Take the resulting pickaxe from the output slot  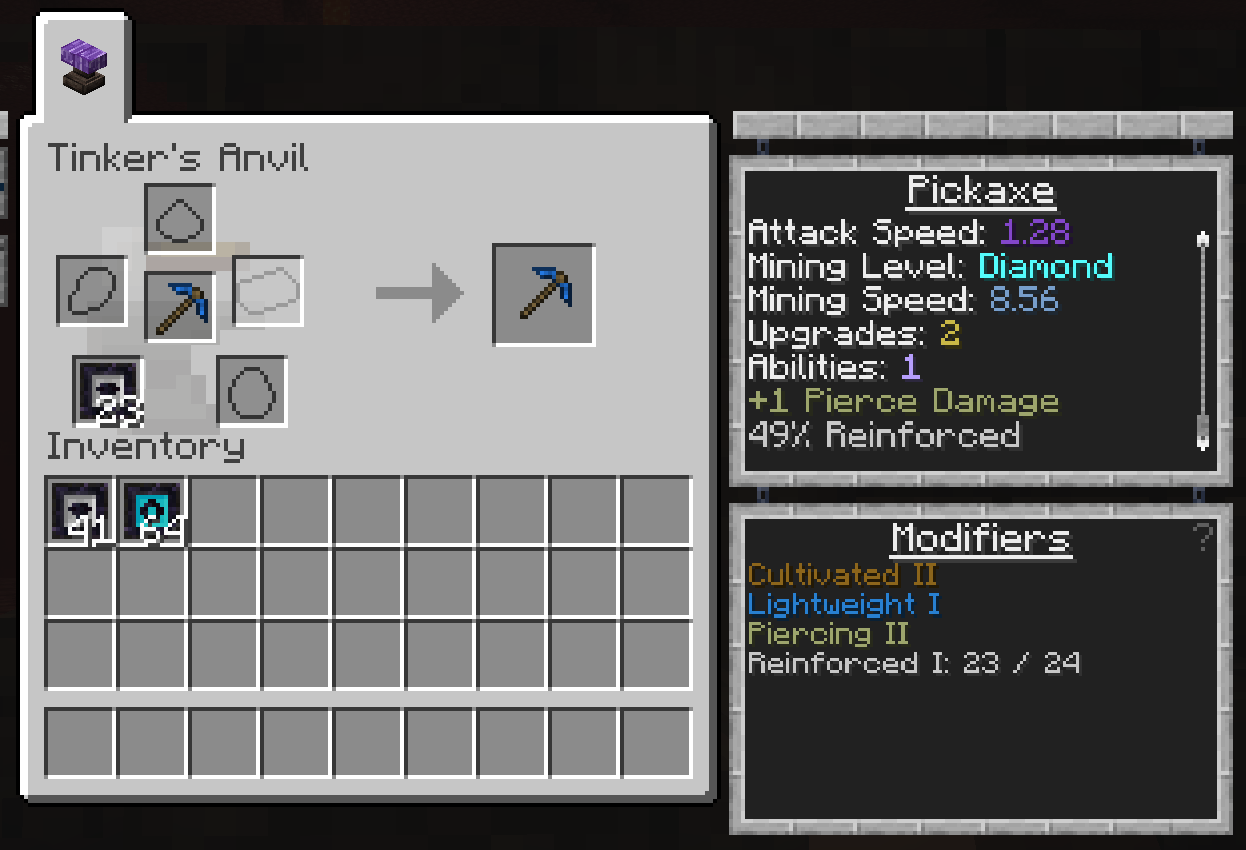[544, 295]
